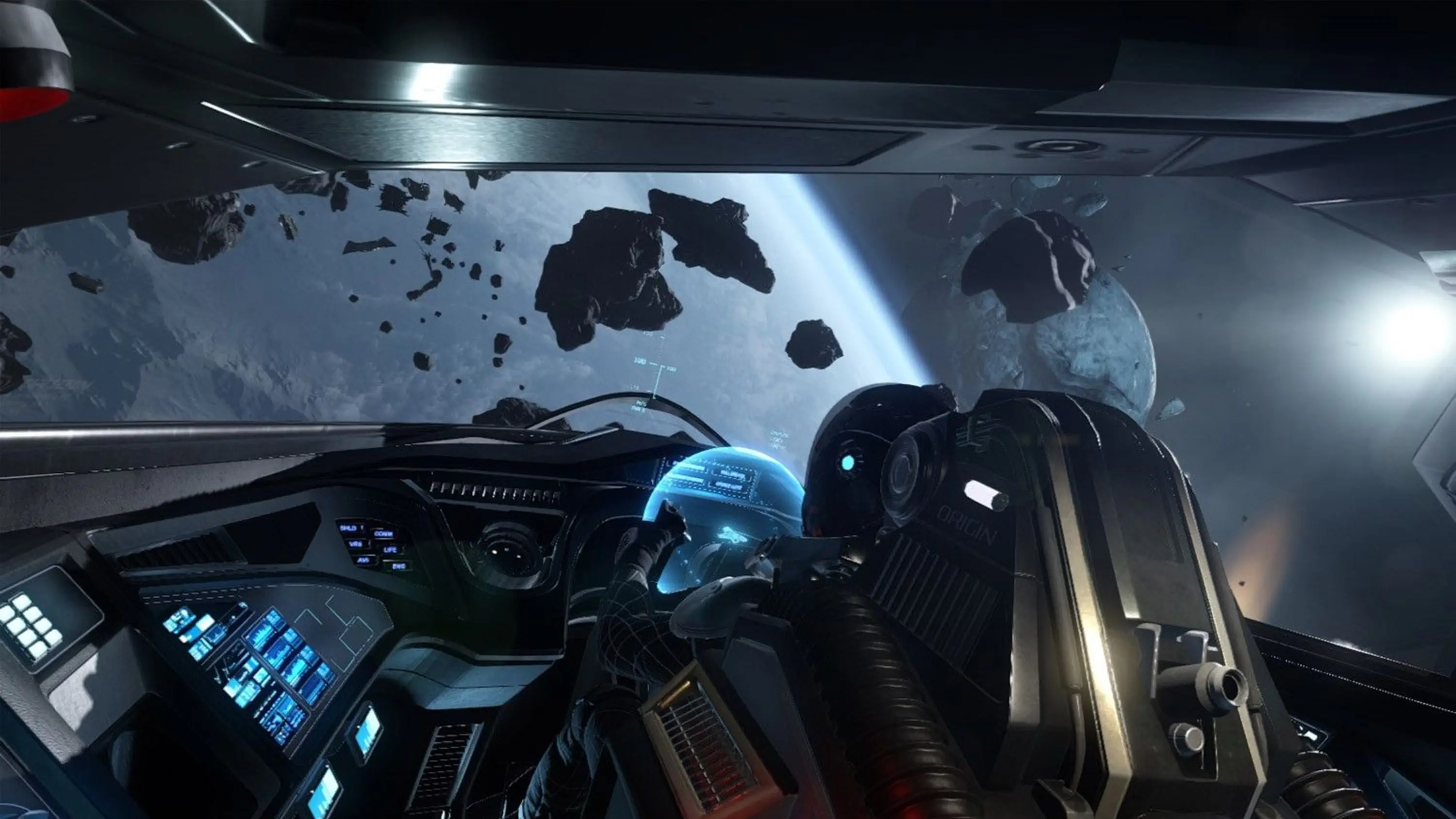
Task: Activate the WPN cockpit panel button
Action: click(x=356, y=544)
